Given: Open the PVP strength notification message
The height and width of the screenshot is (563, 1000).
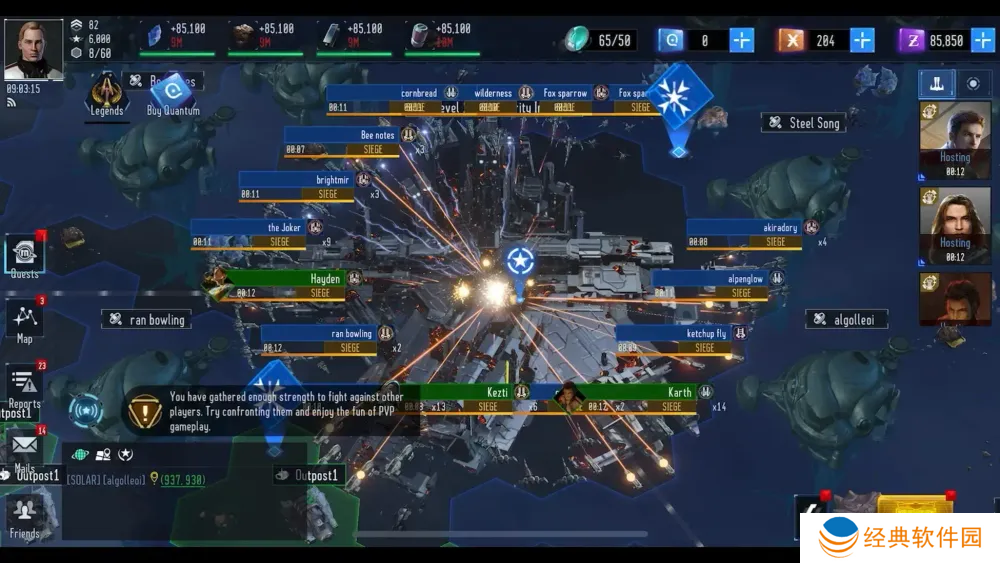Looking at the screenshot, I should 270,411.
